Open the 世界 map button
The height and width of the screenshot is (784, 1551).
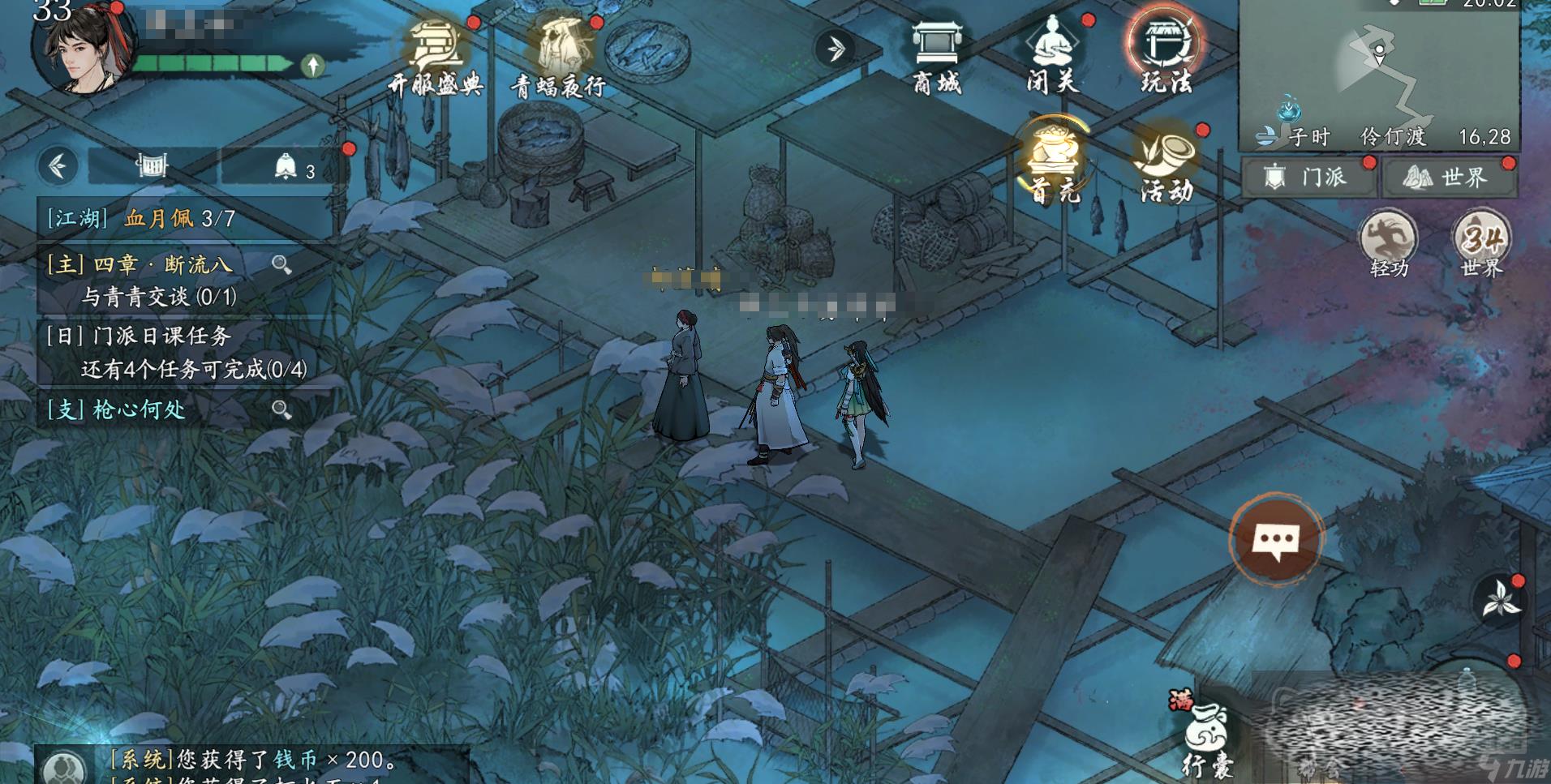[x=1449, y=177]
